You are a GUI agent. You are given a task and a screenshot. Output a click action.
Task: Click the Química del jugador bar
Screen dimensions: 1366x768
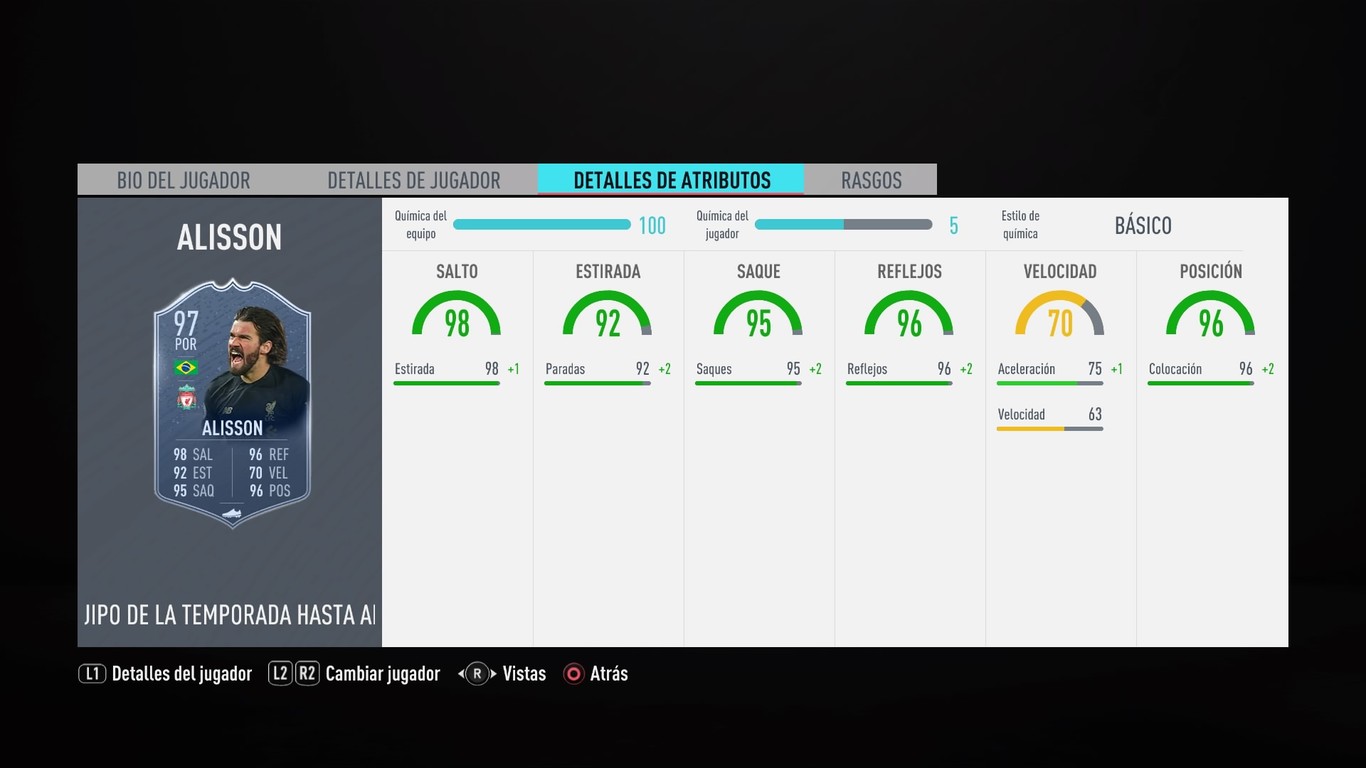(844, 224)
